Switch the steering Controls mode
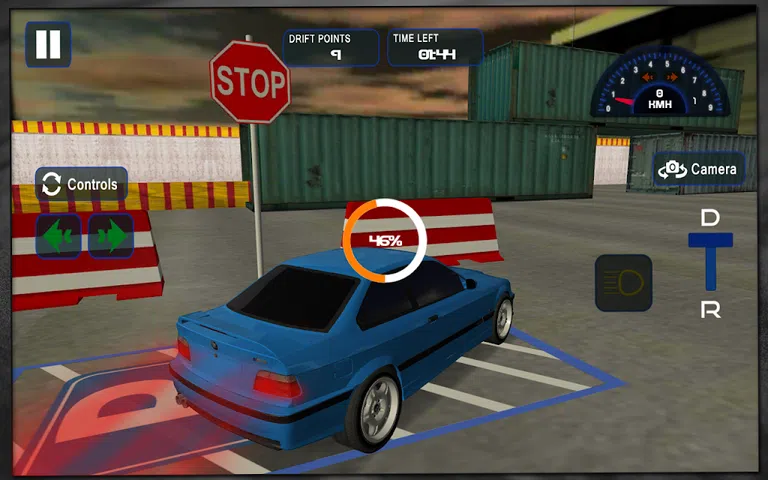The width and height of the screenshot is (768, 480). tap(81, 184)
